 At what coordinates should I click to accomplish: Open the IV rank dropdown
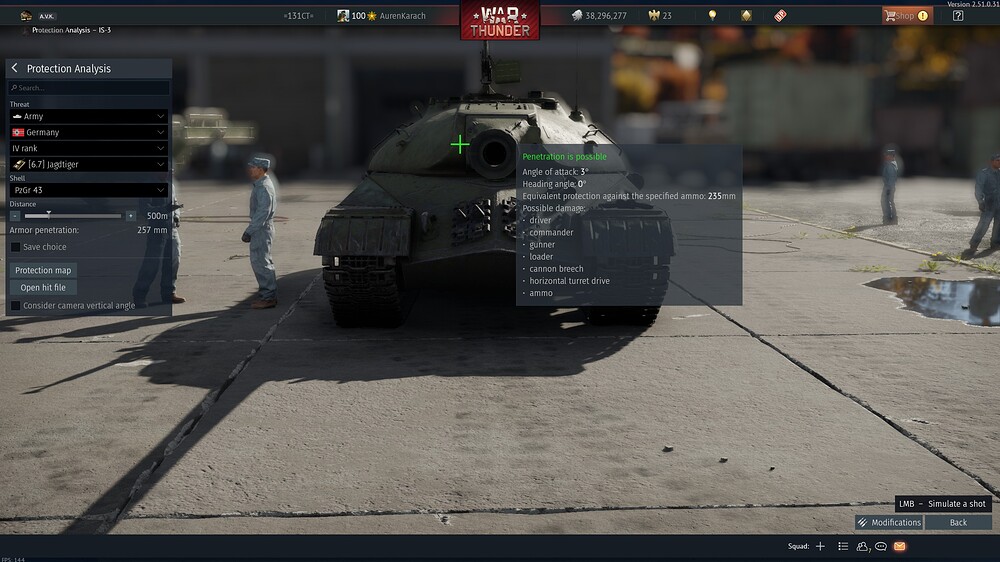(x=88, y=148)
